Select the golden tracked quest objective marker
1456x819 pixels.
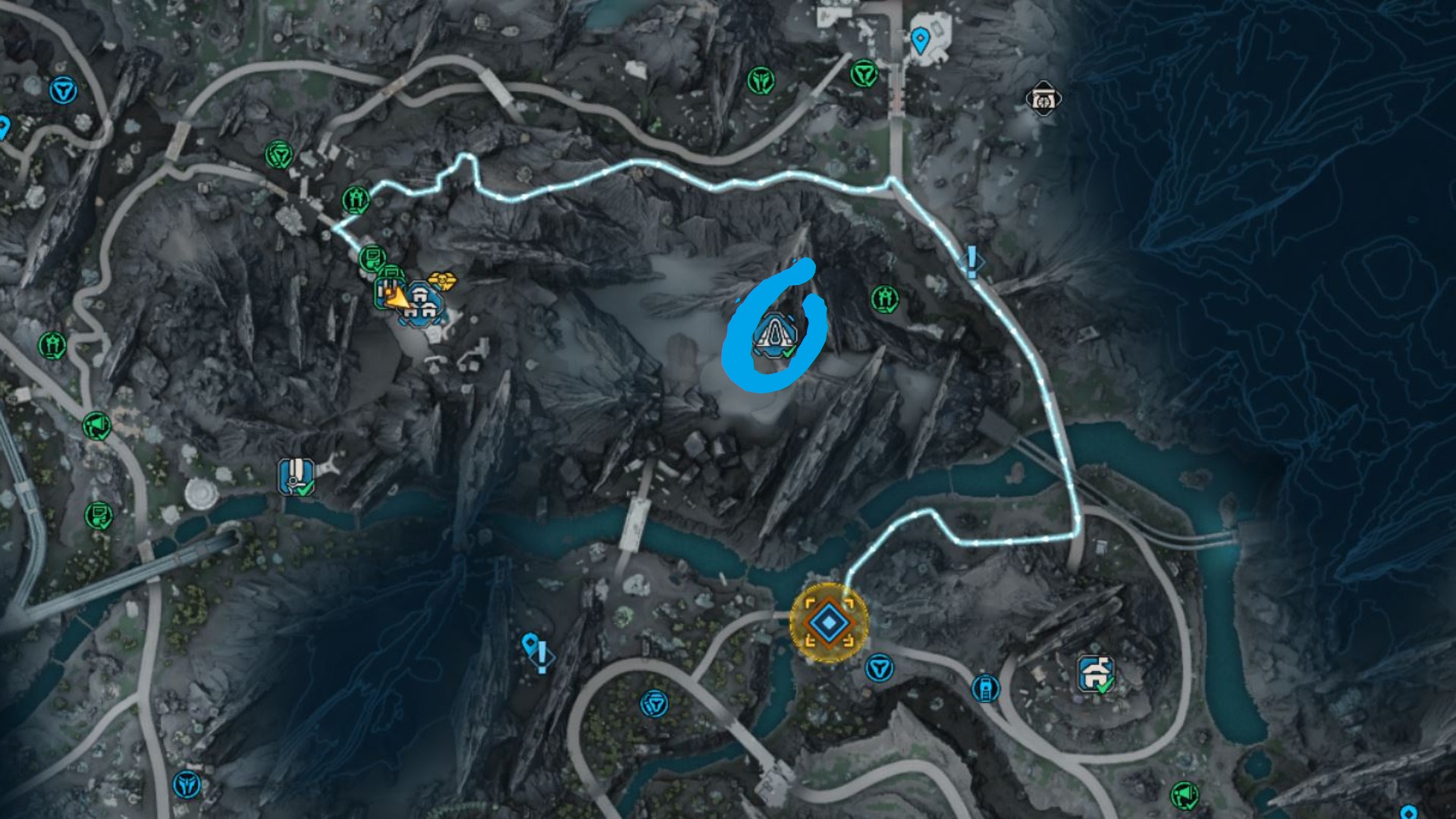click(x=829, y=623)
